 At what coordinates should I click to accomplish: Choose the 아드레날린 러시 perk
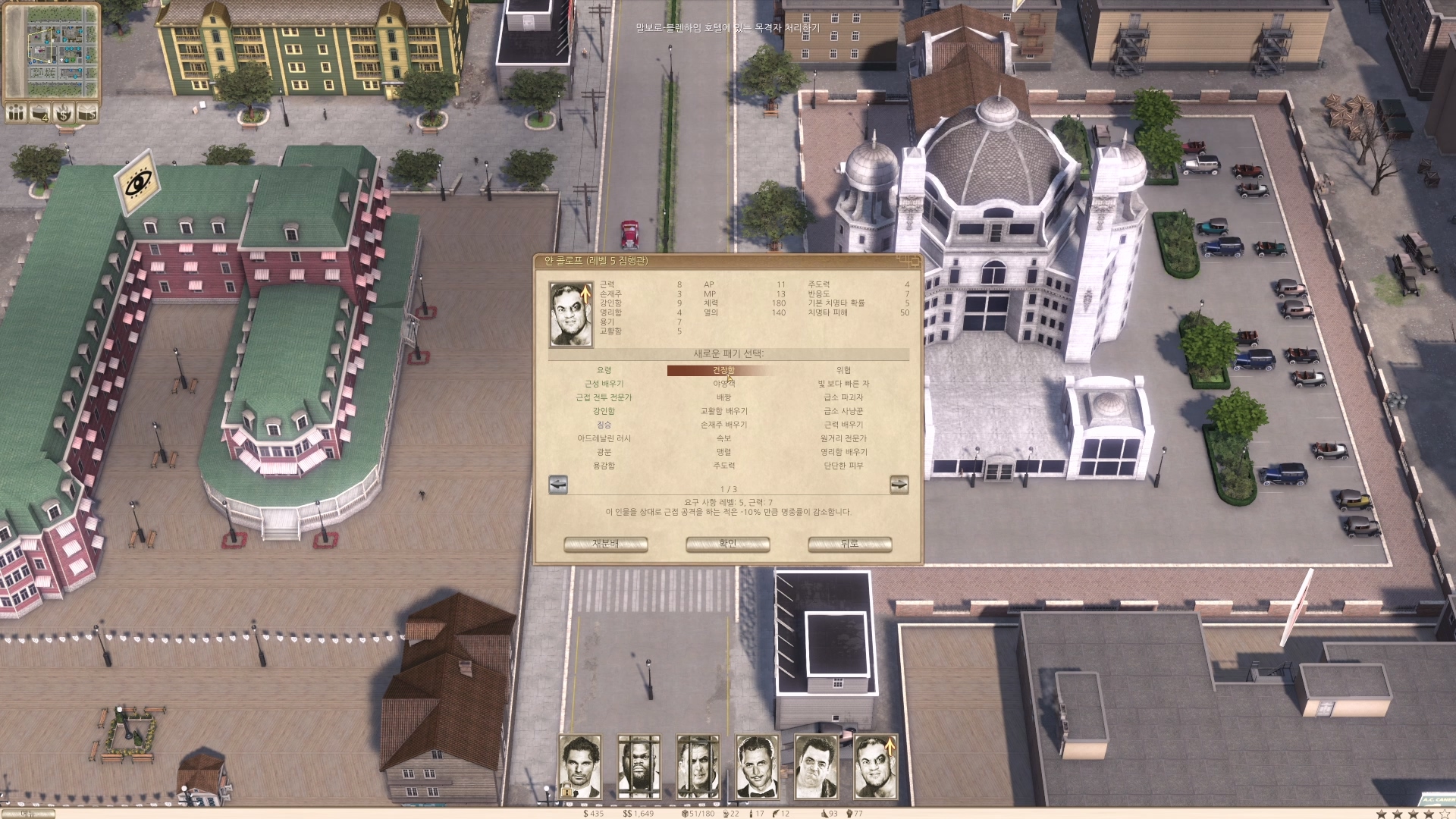pyautogui.click(x=604, y=438)
